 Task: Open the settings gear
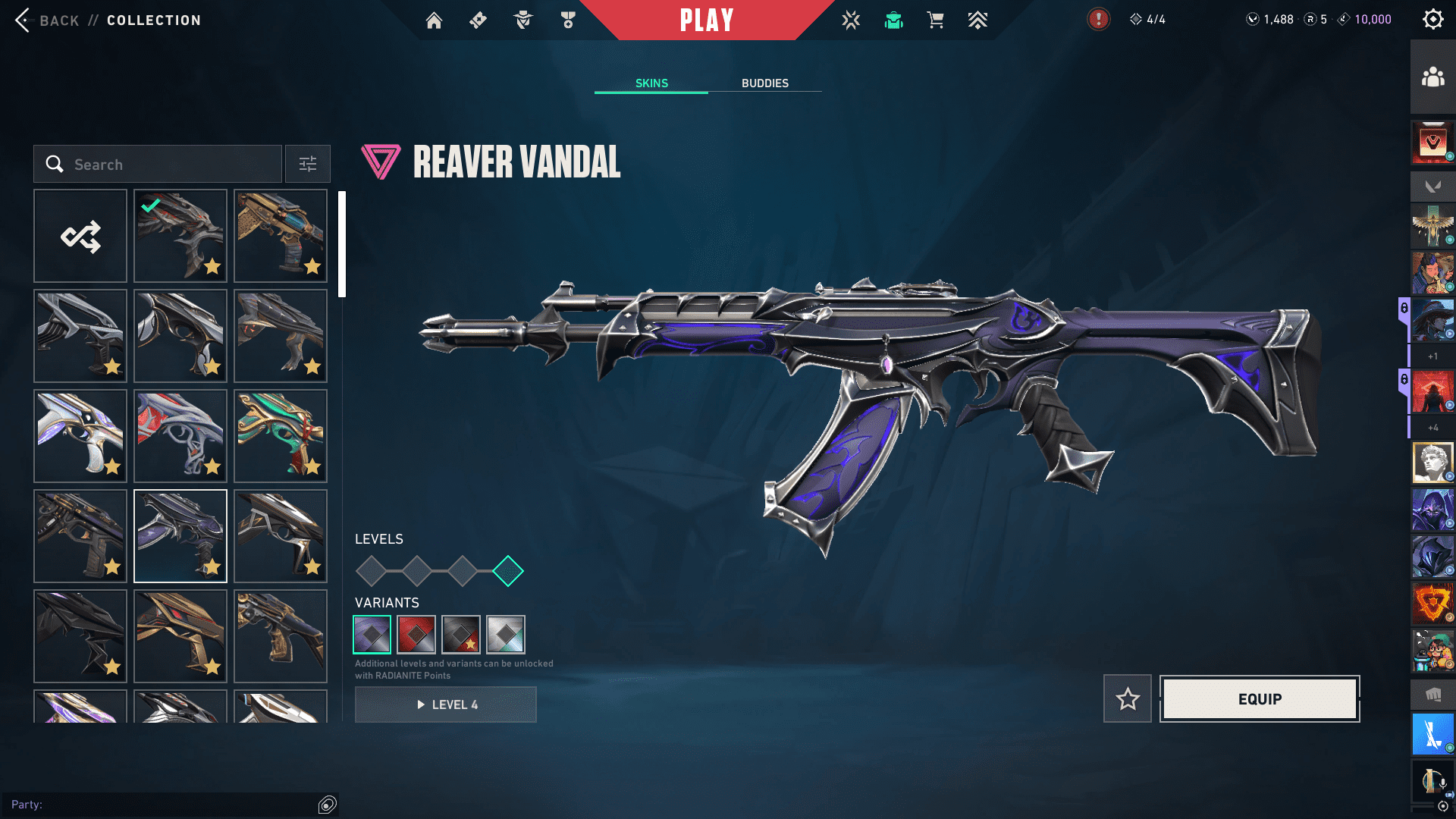tap(1432, 20)
